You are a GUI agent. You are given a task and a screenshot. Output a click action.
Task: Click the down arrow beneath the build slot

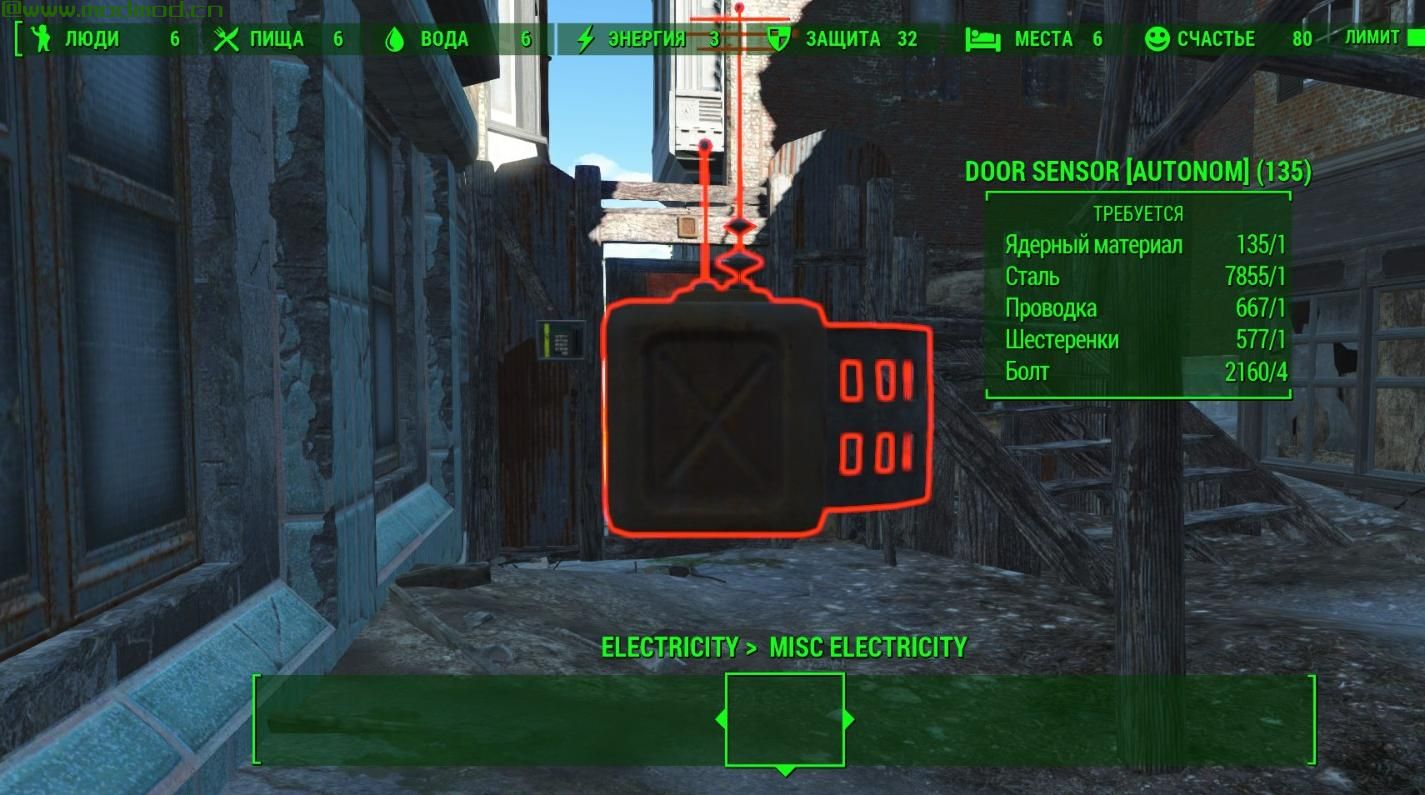[x=785, y=771]
